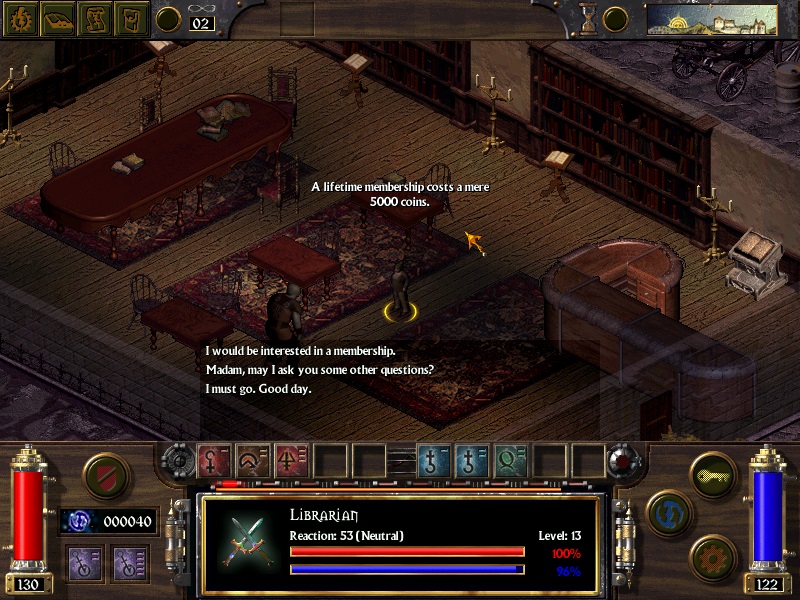Ask the librarian some other questions
Image resolution: width=800 pixels, height=600 pixels.
(x=319, y=370)
